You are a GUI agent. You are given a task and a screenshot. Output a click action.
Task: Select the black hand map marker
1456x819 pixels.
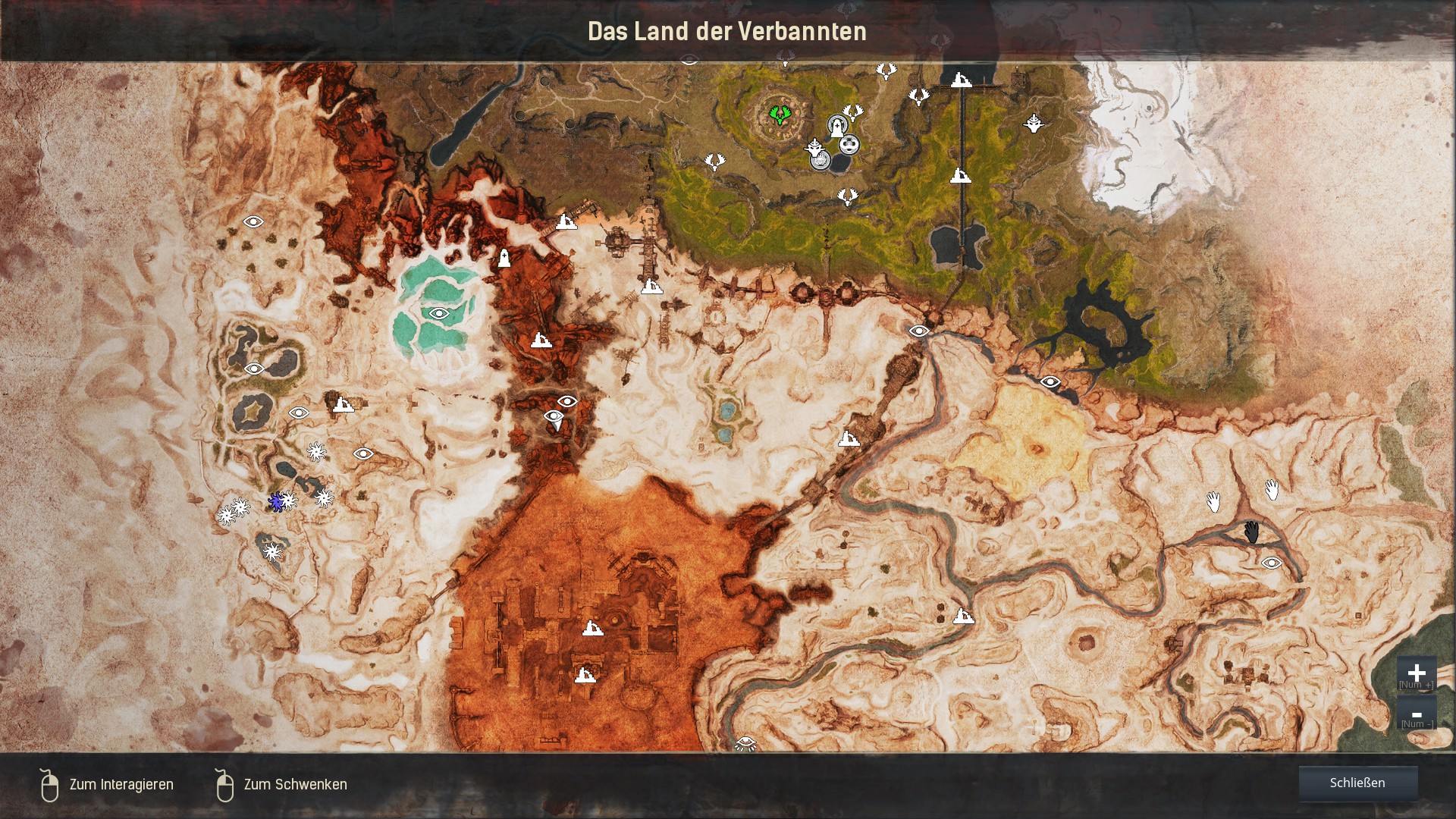coord(1251,532)
